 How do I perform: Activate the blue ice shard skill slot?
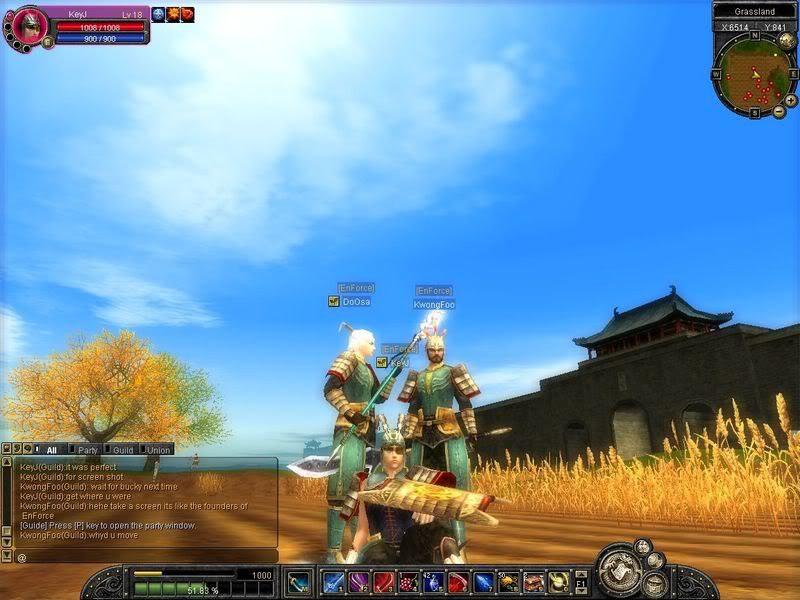tap(483, 582)
